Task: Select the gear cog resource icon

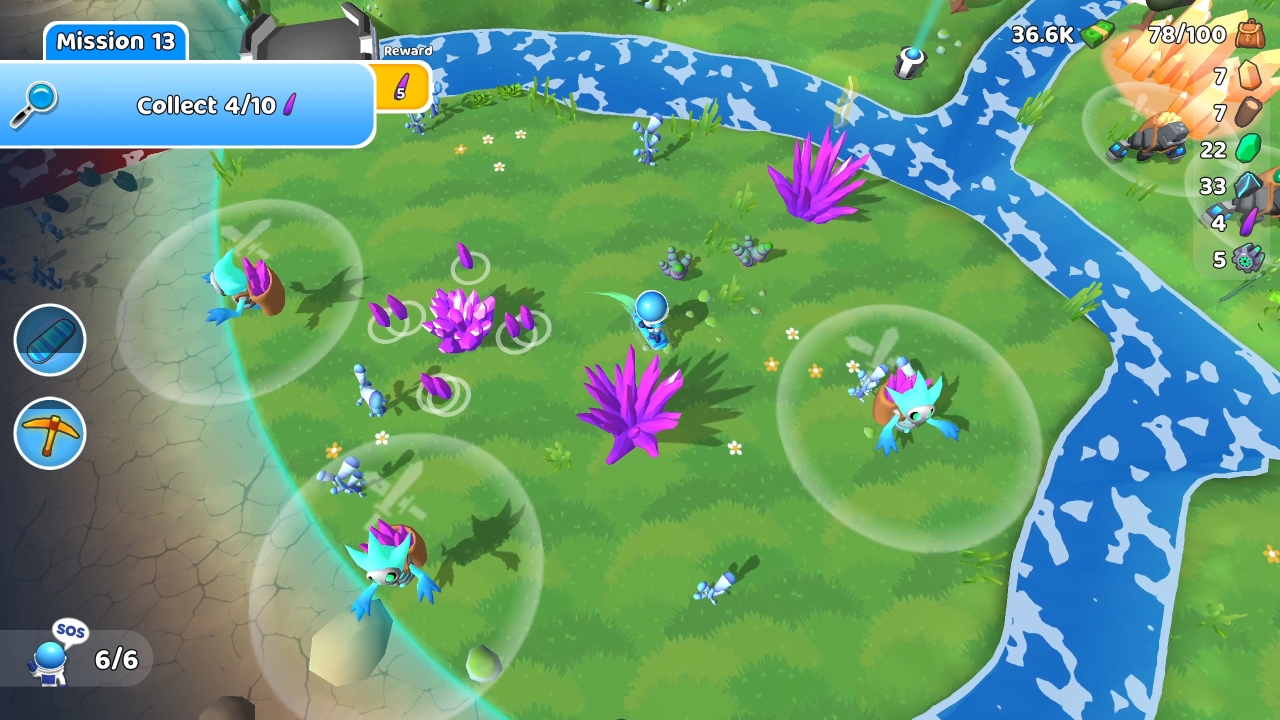Action: pos(1247,258)
